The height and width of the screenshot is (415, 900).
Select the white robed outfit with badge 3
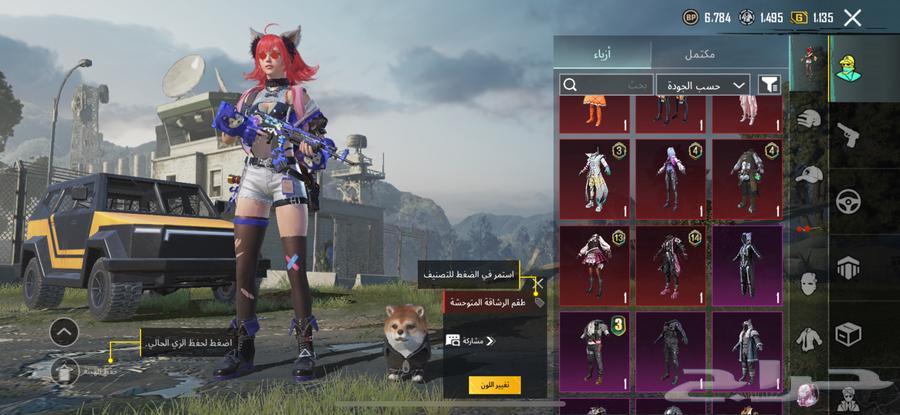coord(595,177)
